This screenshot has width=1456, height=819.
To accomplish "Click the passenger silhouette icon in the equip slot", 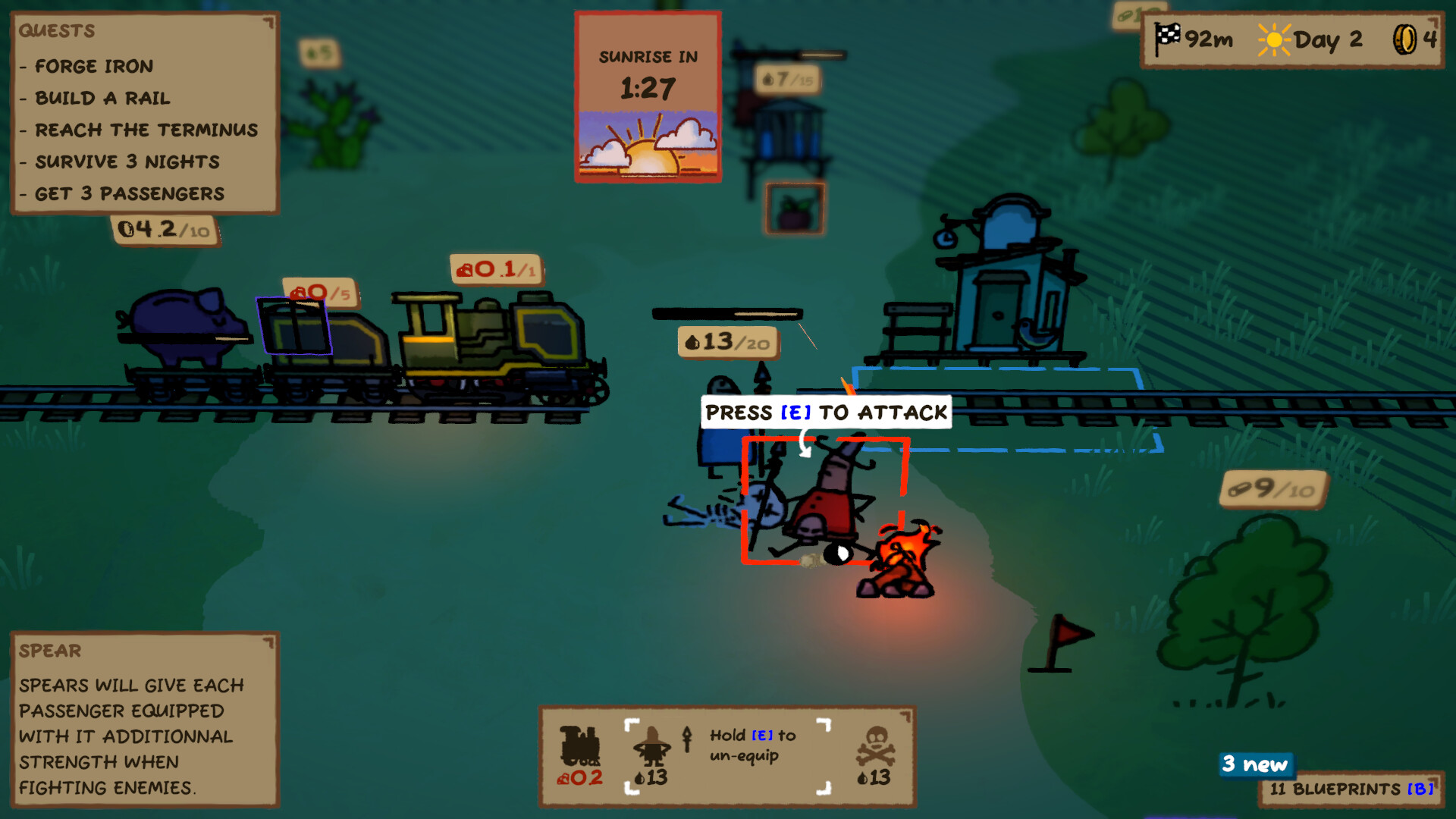I will 654,747.
